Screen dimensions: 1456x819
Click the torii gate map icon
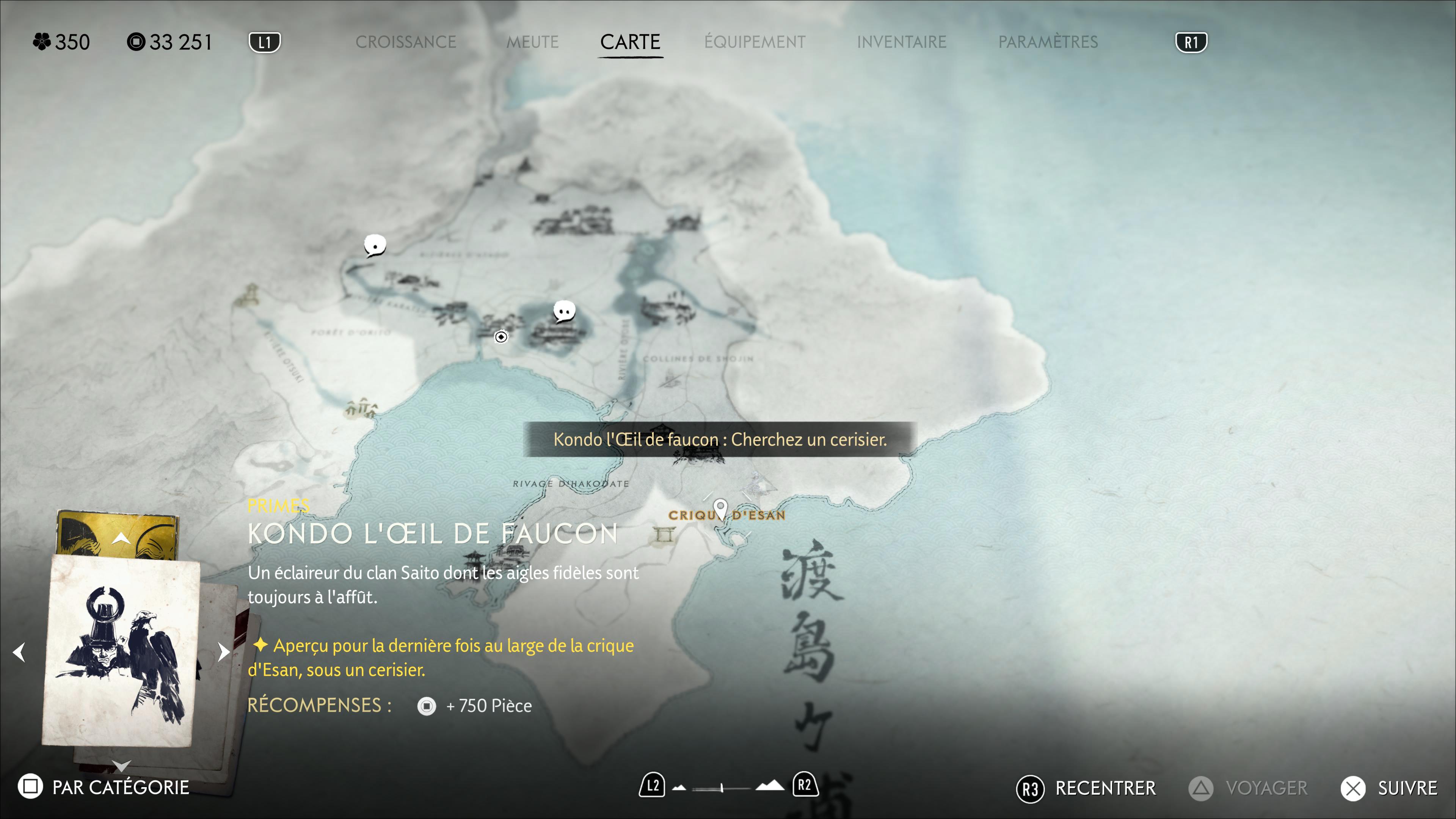tap(664, 533)
